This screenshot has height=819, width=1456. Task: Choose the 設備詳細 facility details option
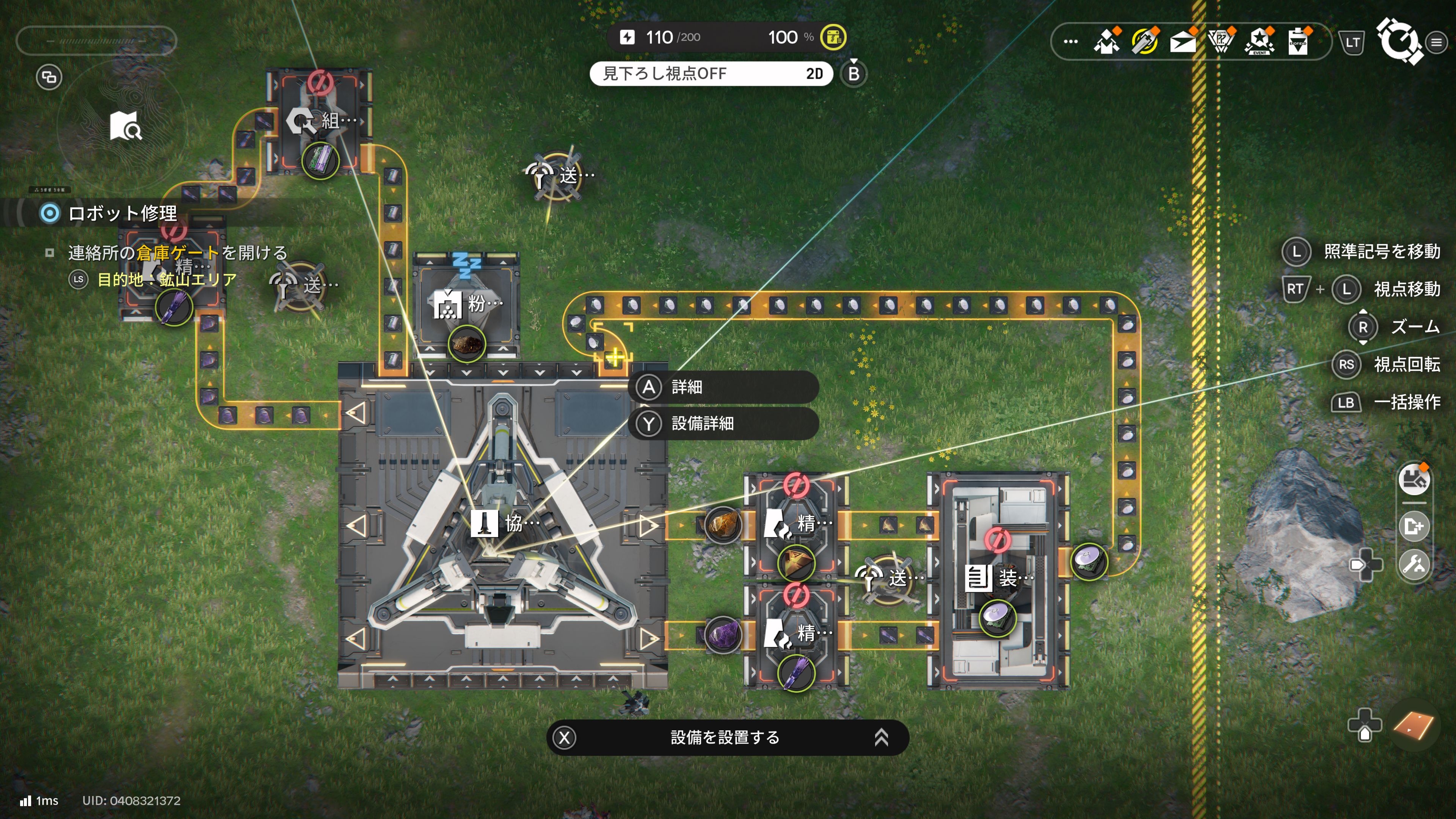pyautogui.click(x=723, y=424)
